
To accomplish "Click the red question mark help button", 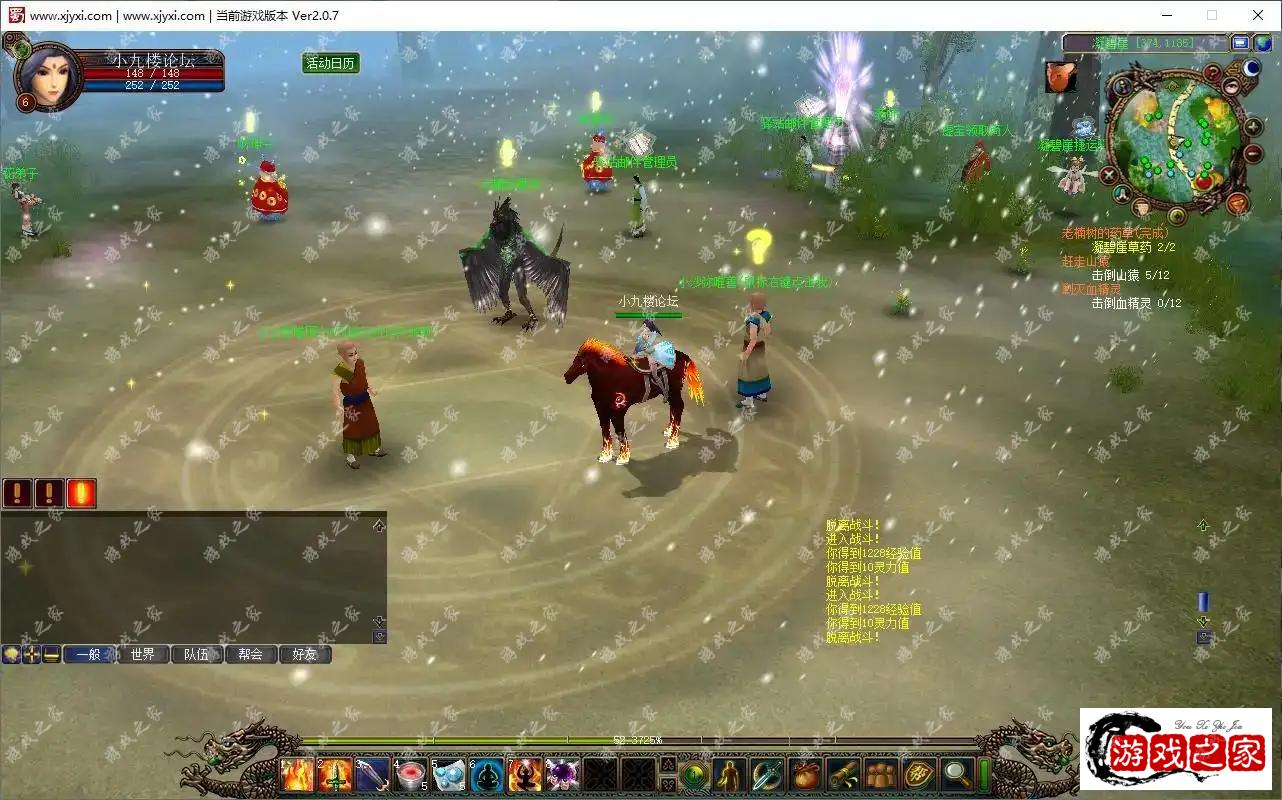I will click(x=1212, y=73).
